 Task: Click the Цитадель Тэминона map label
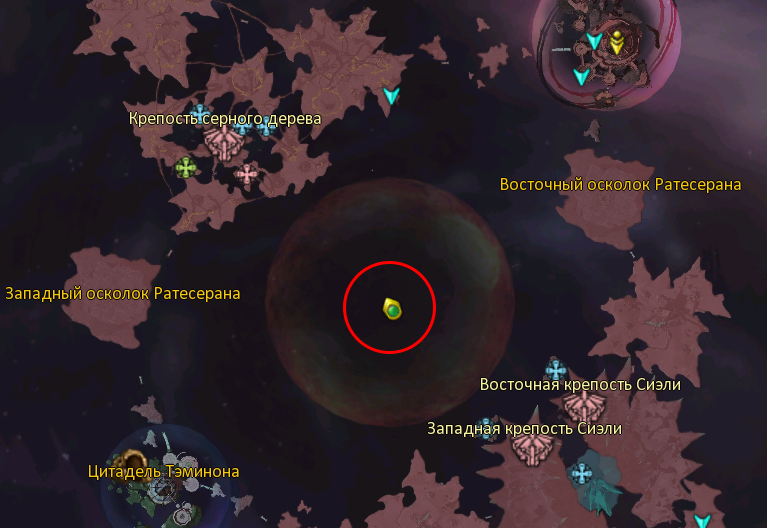[x=163, y=471]
